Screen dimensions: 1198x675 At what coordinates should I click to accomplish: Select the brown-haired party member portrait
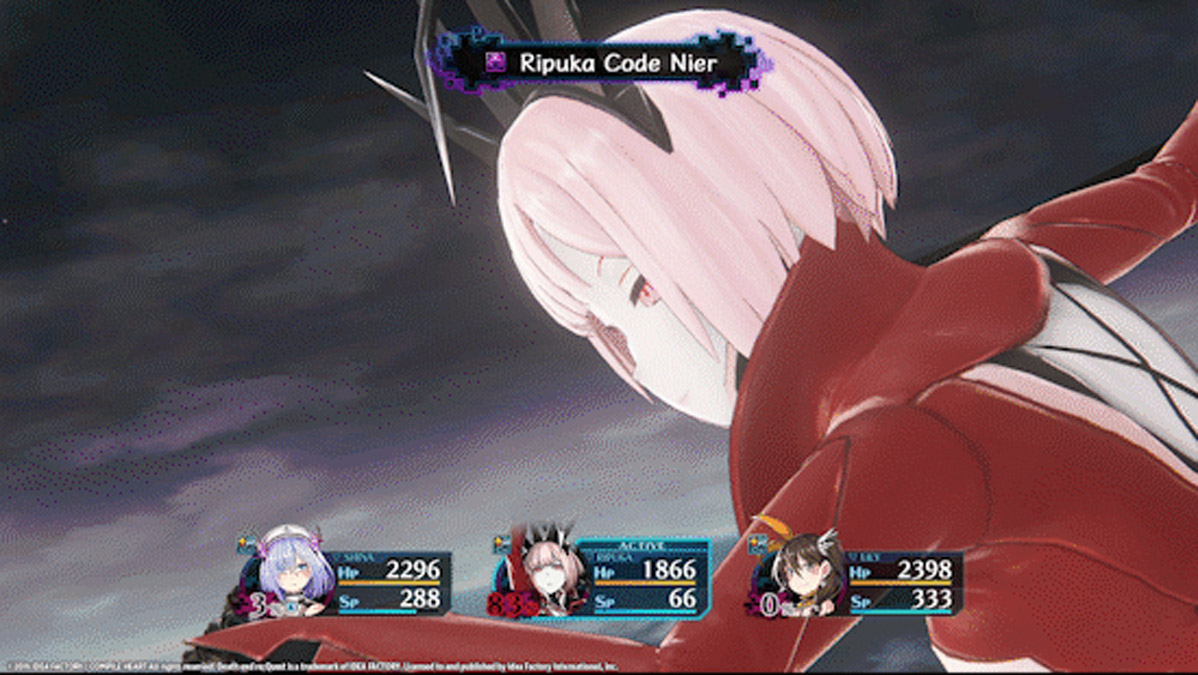tap(802, 574)
